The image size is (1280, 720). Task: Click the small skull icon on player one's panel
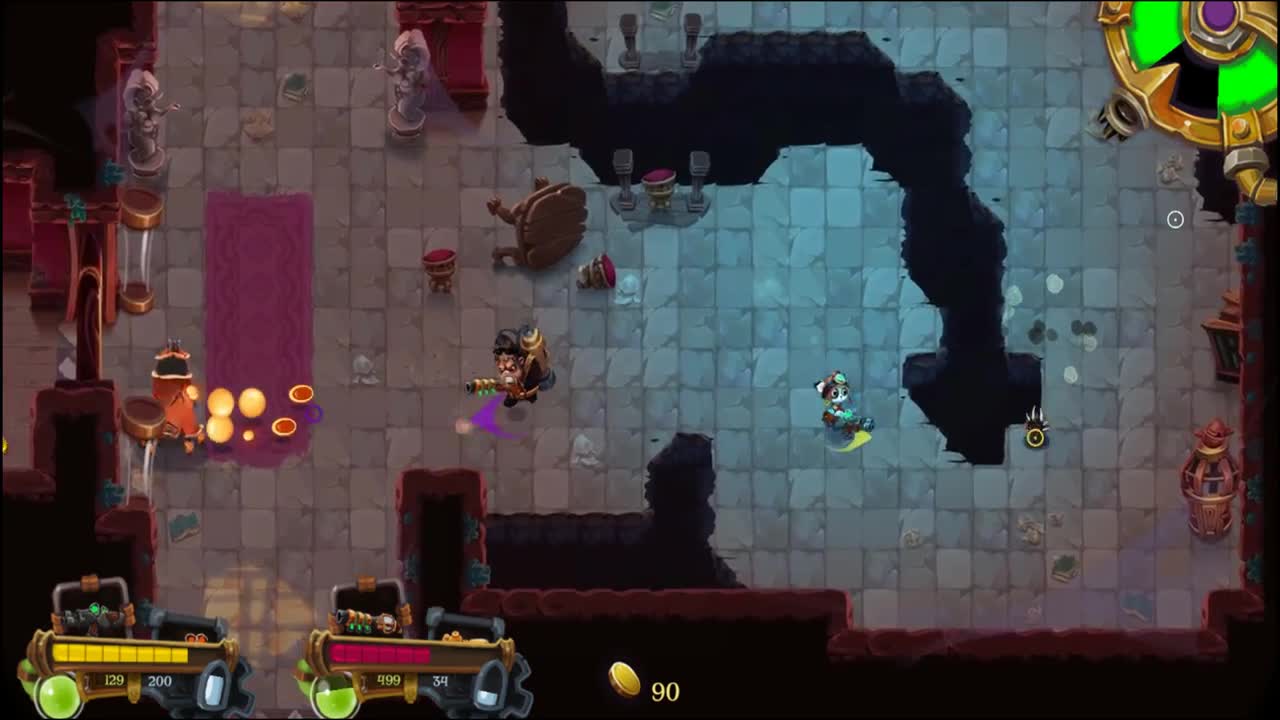click(197, 638)
